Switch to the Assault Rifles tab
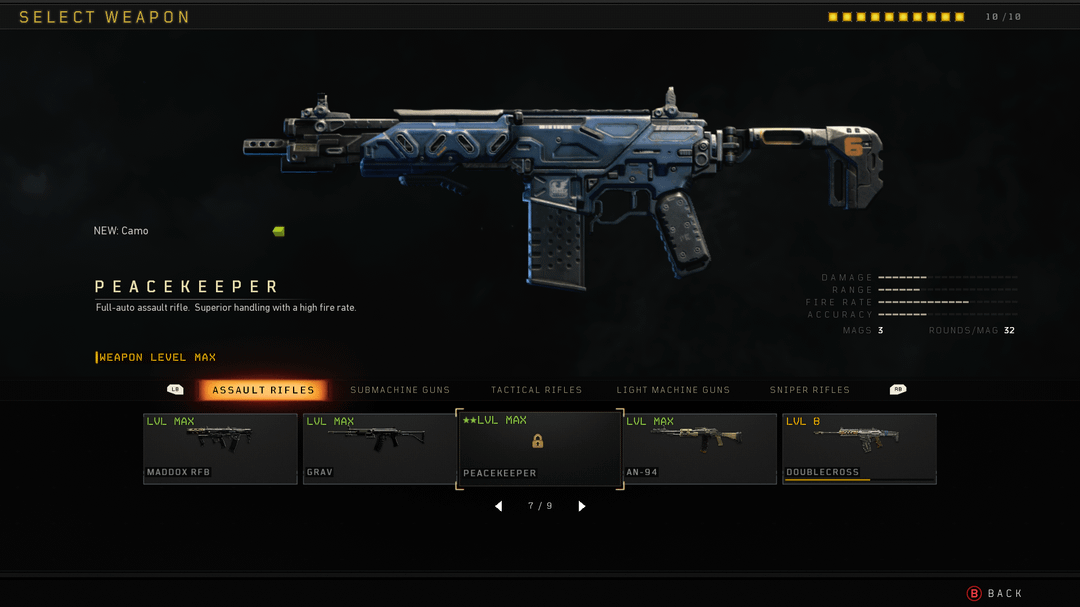1080x607 pixels. (x=263, y=390)
